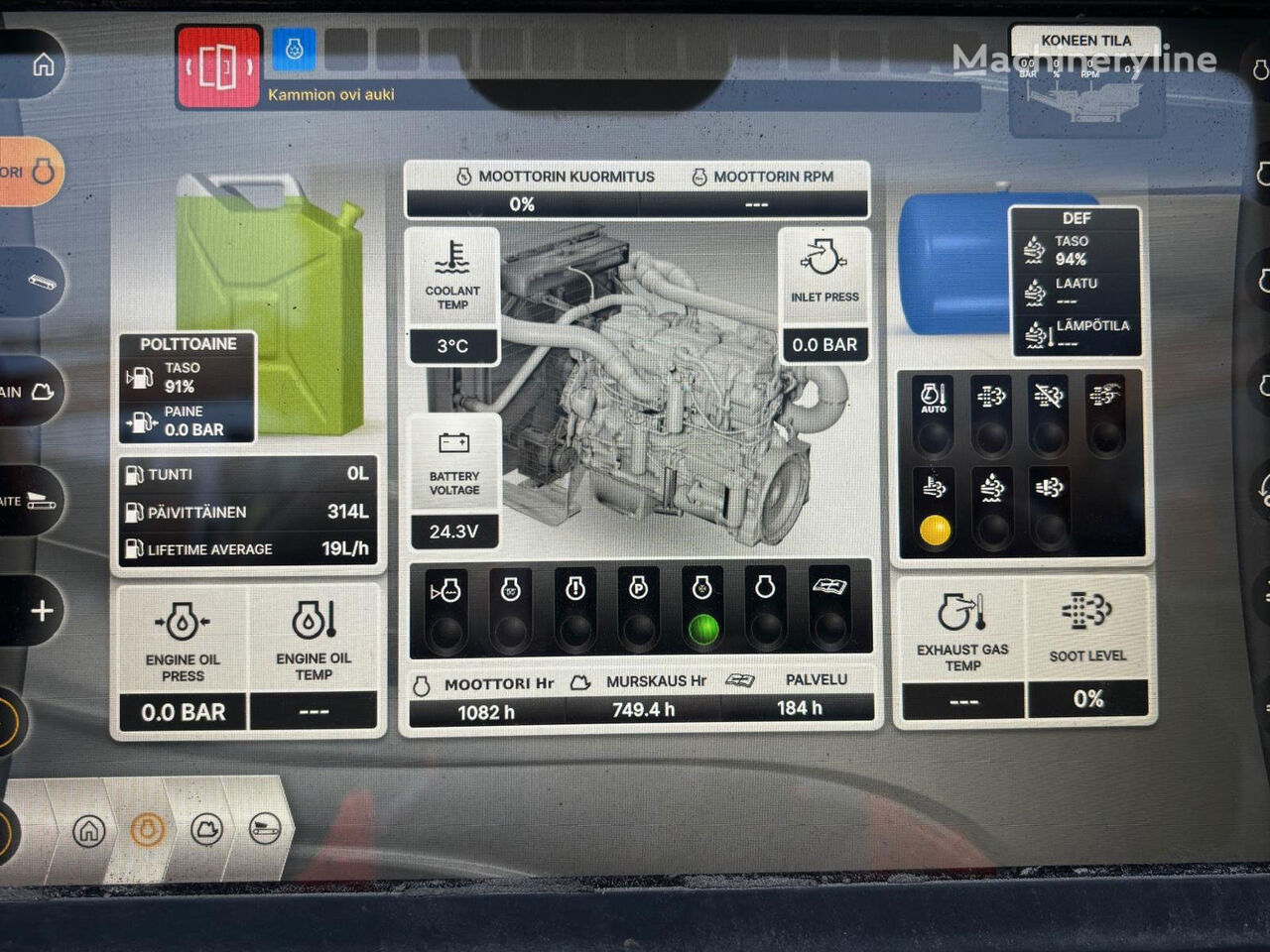This screenshot has width=1270, height=952.
Task: Select the blue engine warning icon
Action: coord(294,50)
